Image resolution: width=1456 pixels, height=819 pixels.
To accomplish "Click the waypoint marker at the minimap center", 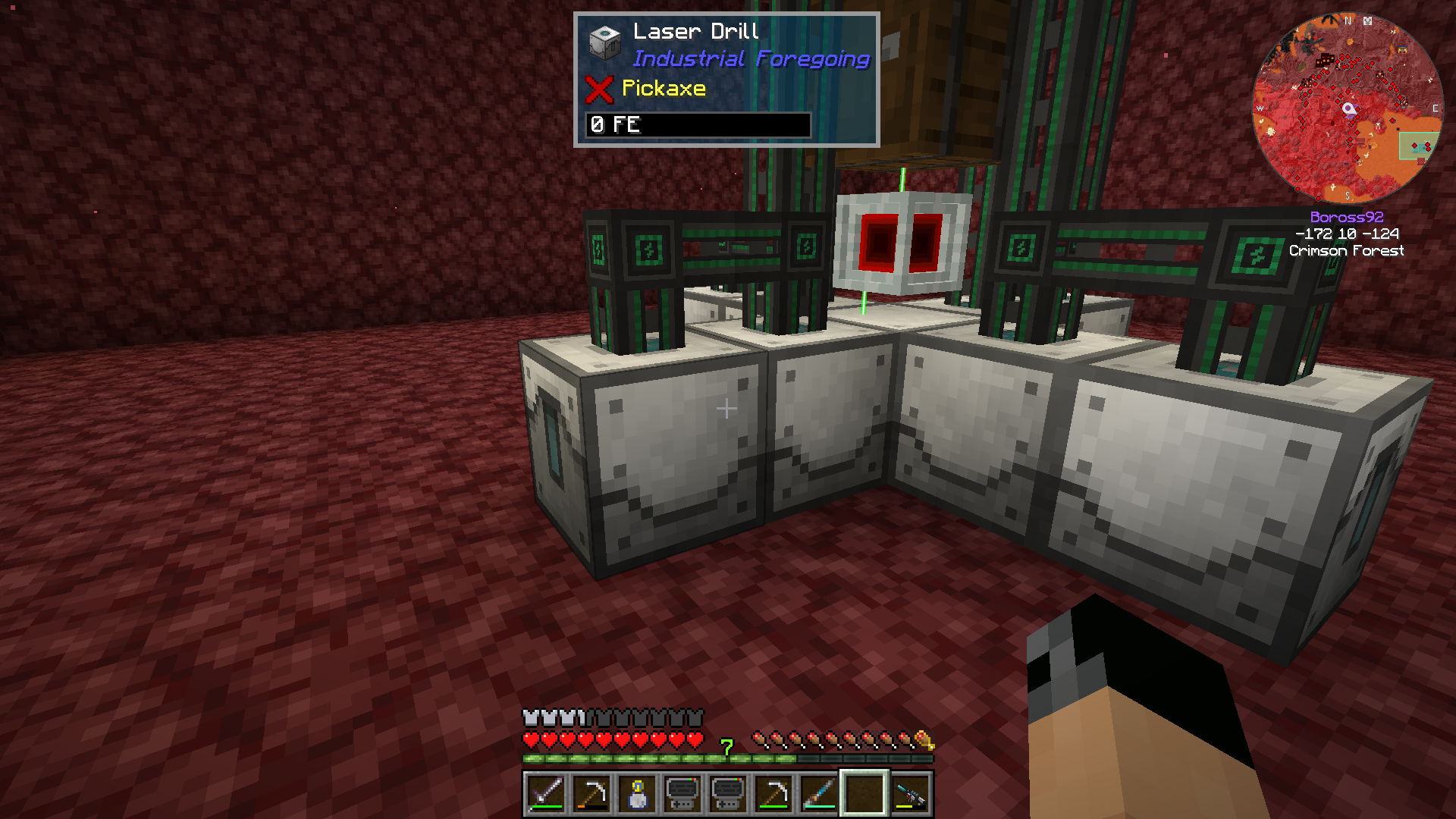I will point(1348,108).
